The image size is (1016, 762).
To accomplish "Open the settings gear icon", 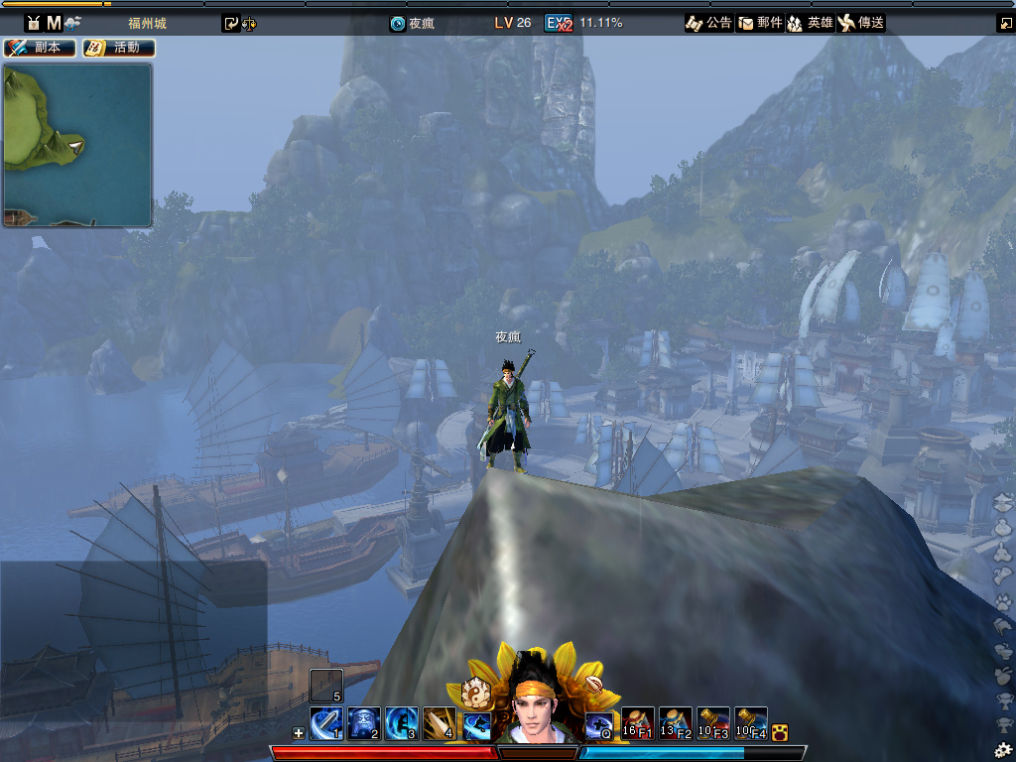I will click(1003, 749).
